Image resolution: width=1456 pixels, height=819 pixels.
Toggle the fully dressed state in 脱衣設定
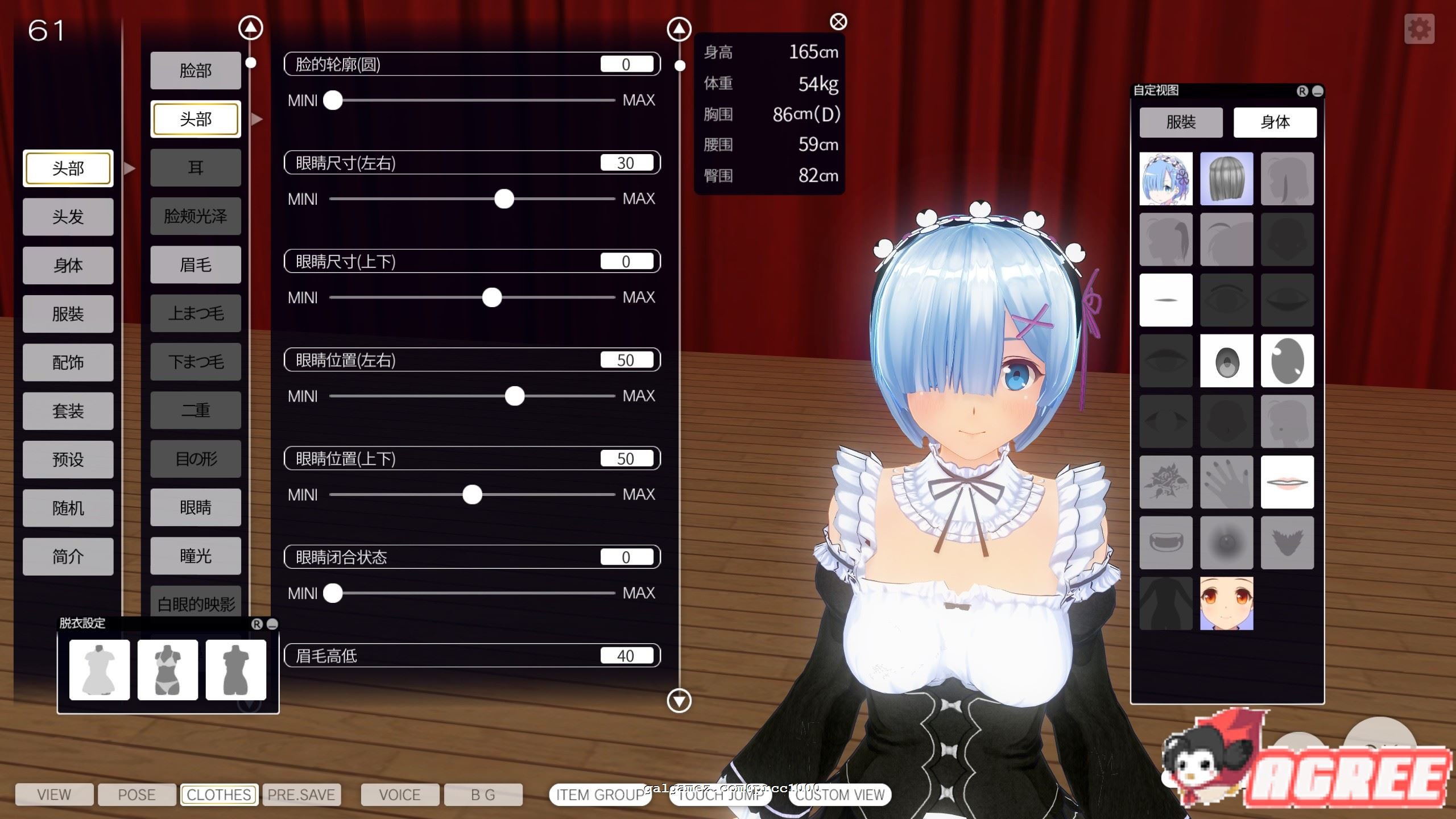coord(99,669)
